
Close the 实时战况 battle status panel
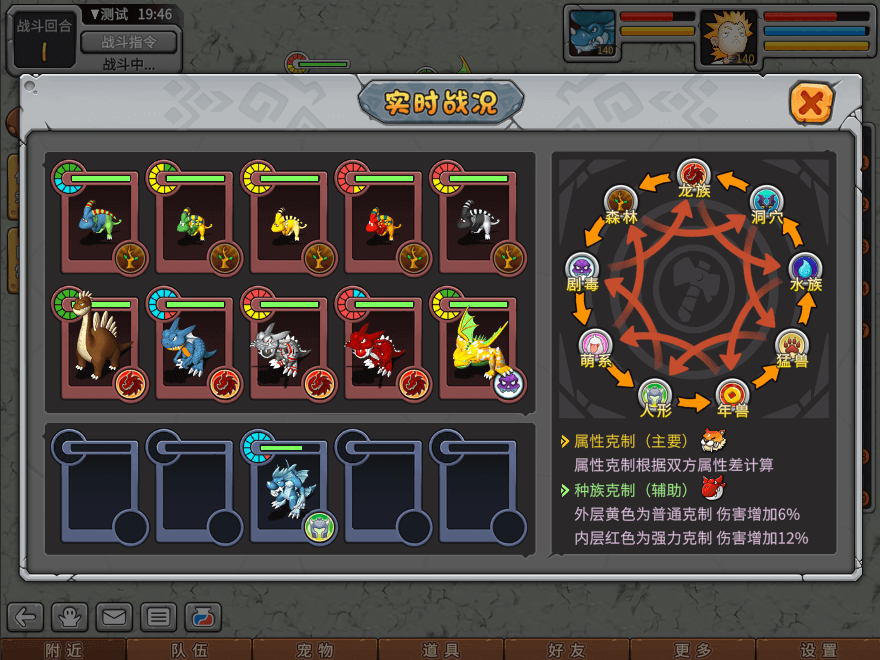pyautogui.click(x=812, y=103)
